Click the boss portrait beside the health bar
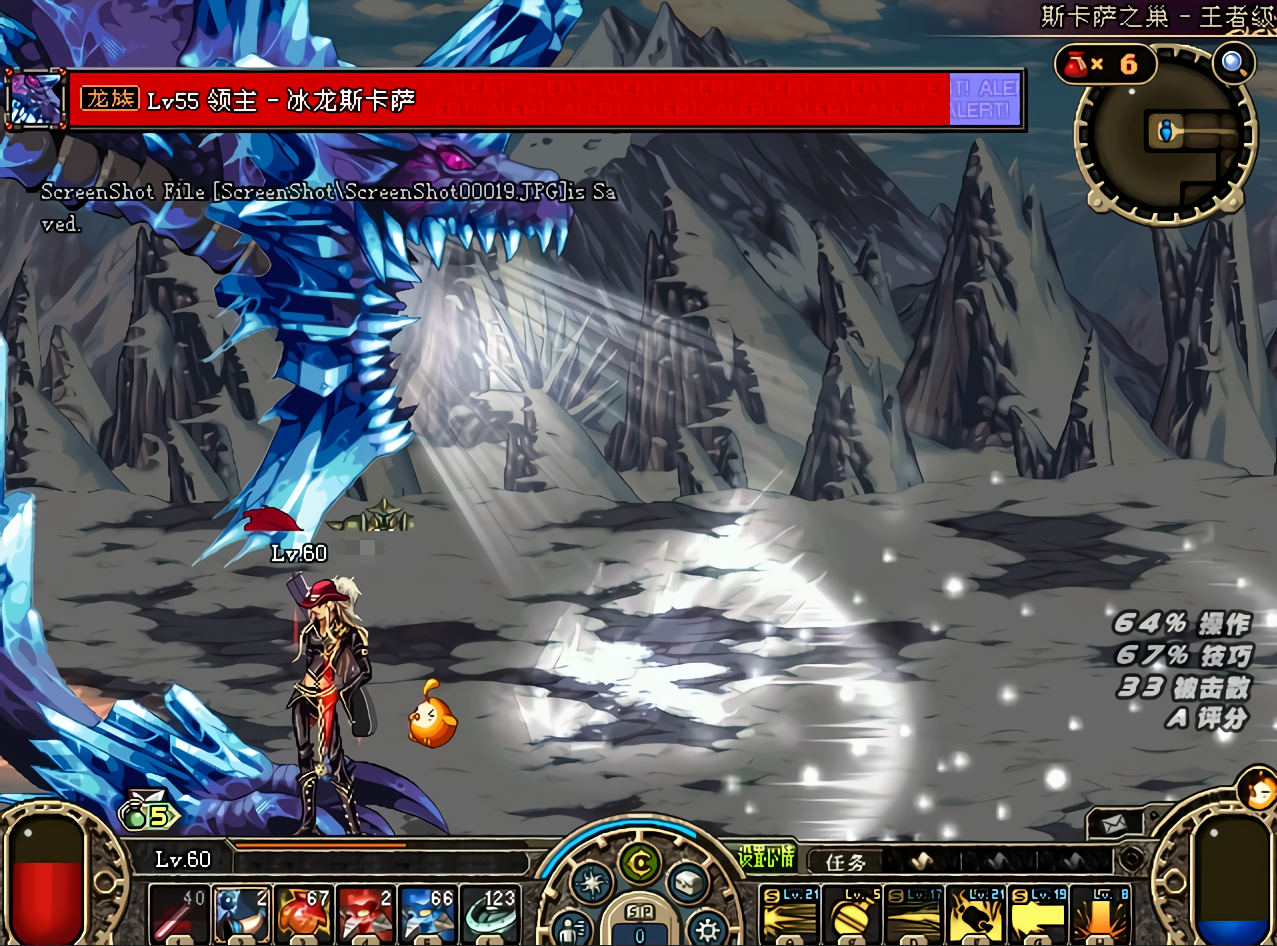This screenshot has height=946, width=1277. tap(34, 99)
